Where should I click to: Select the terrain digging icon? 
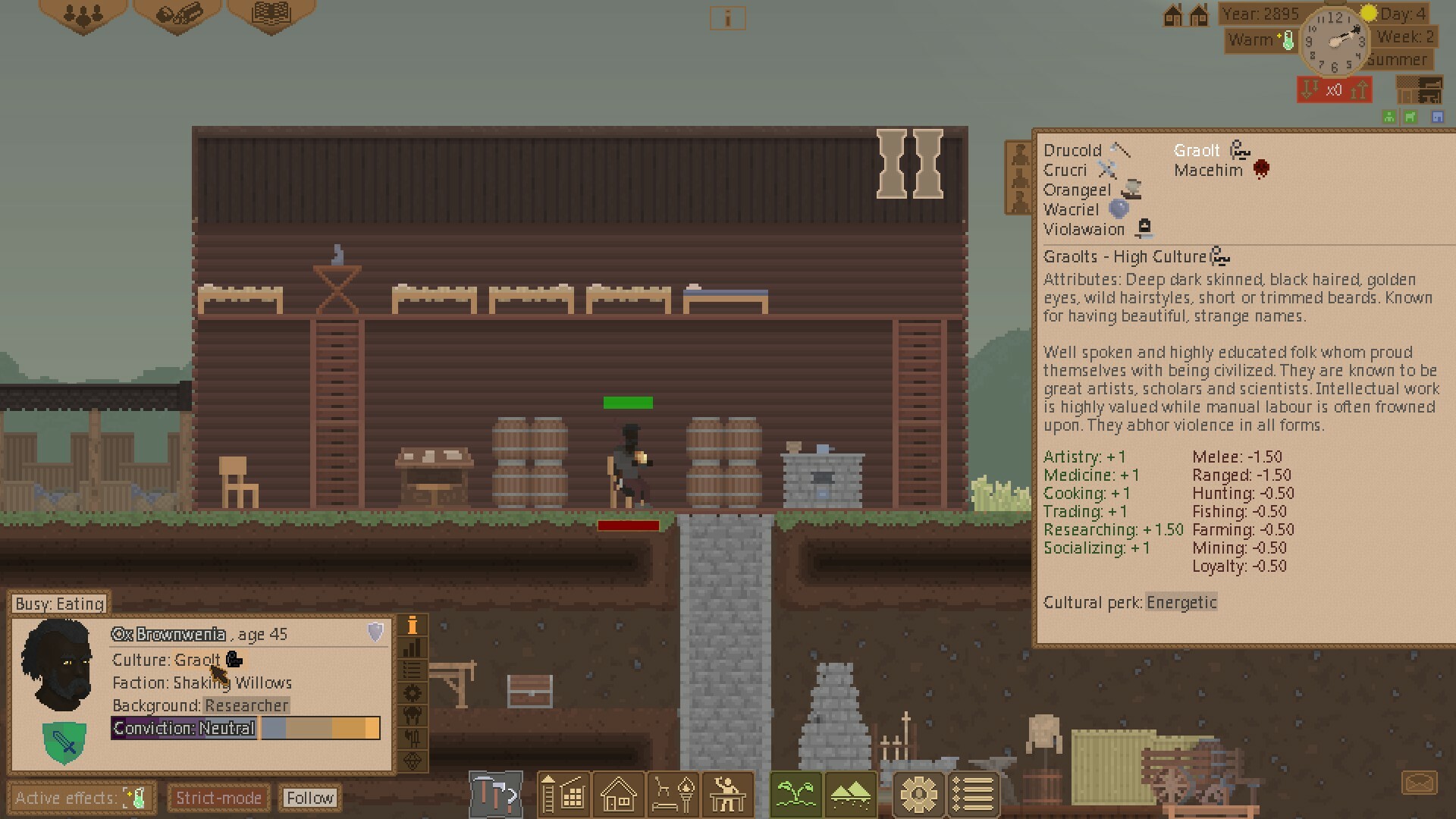(x=851, y=794)
